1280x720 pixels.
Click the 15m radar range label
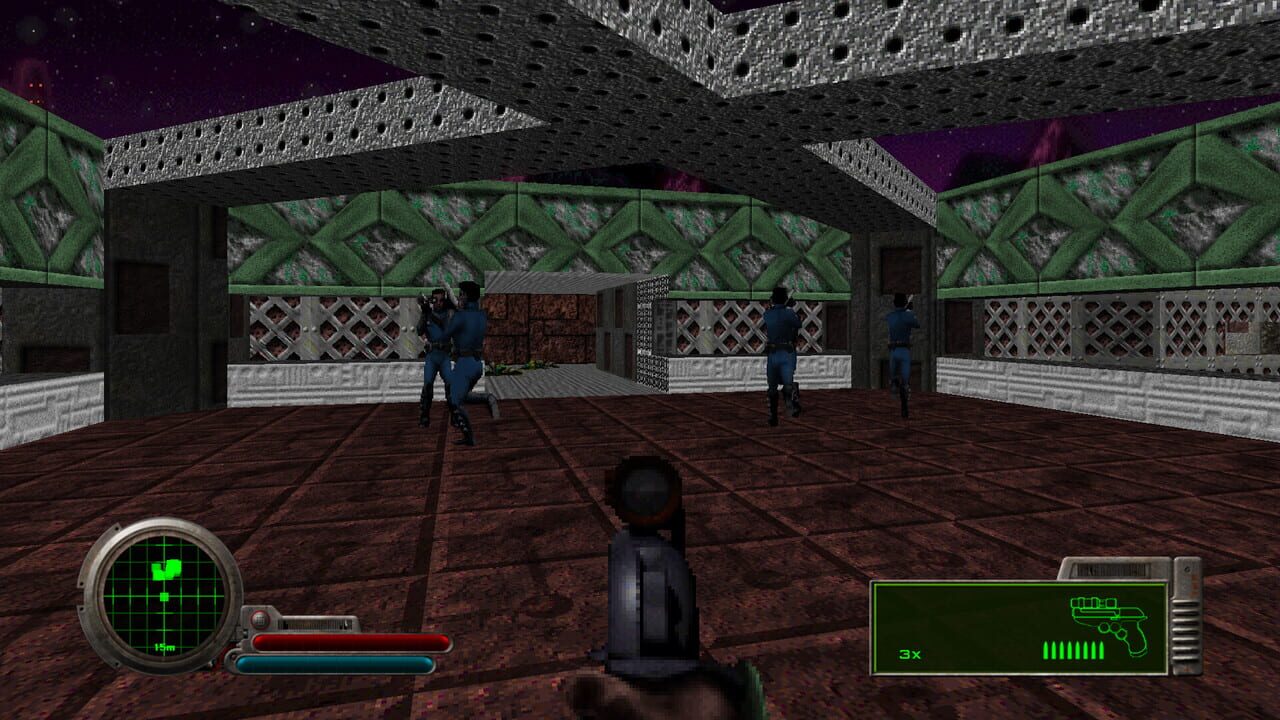pos(164,647)
